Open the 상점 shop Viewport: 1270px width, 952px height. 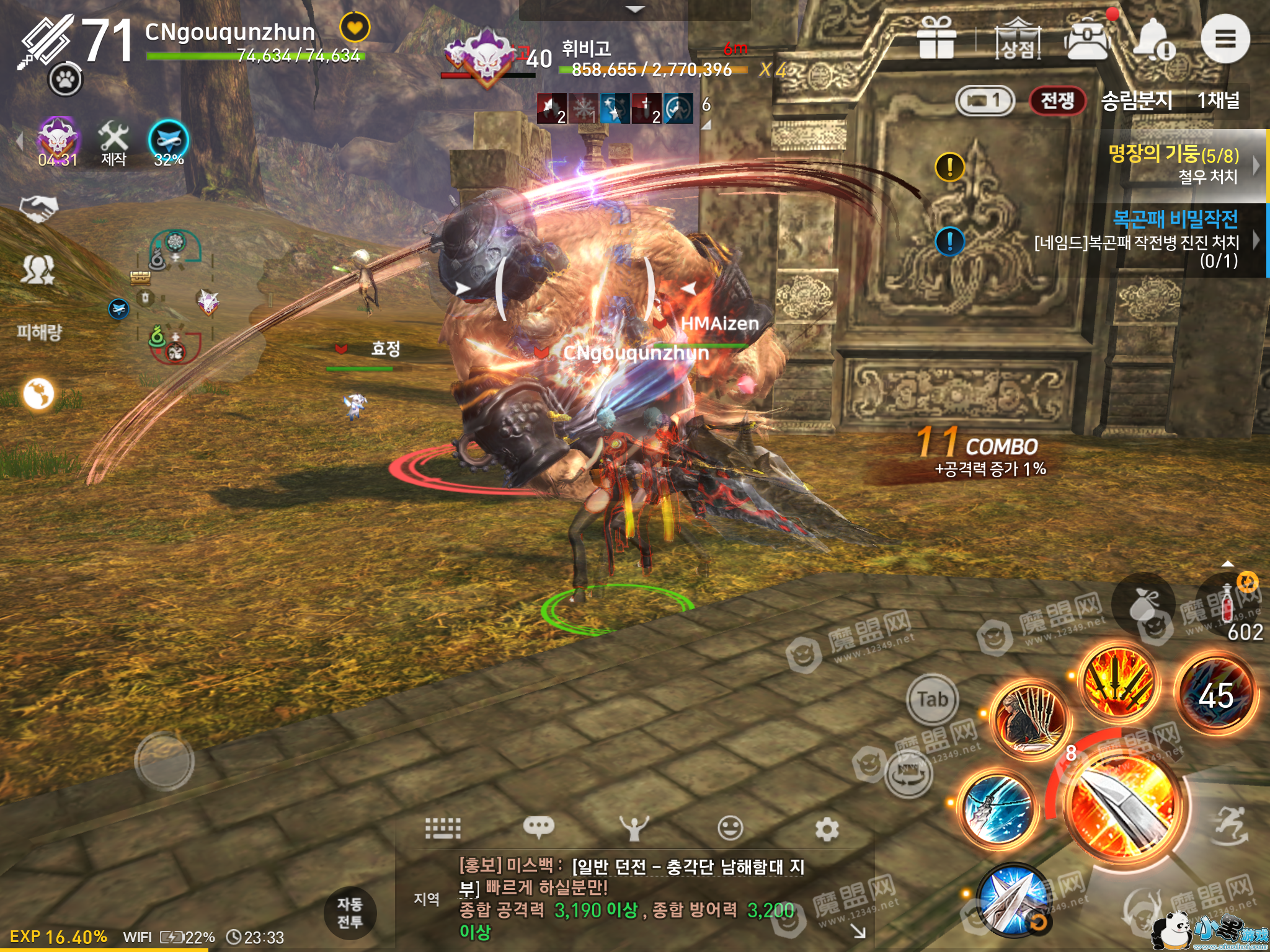(1018, 40)
